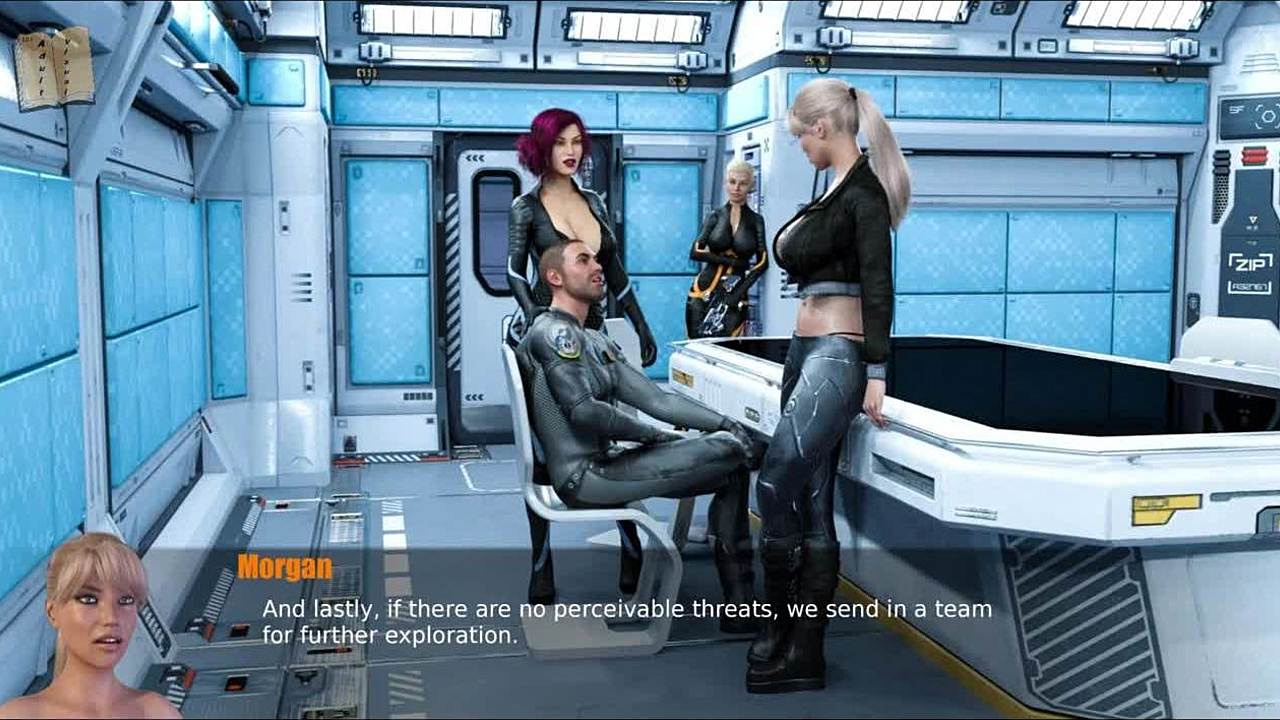This screenshot has height=720, width=1280.
Task: Open the book journal icon
Action: point(54,66)
